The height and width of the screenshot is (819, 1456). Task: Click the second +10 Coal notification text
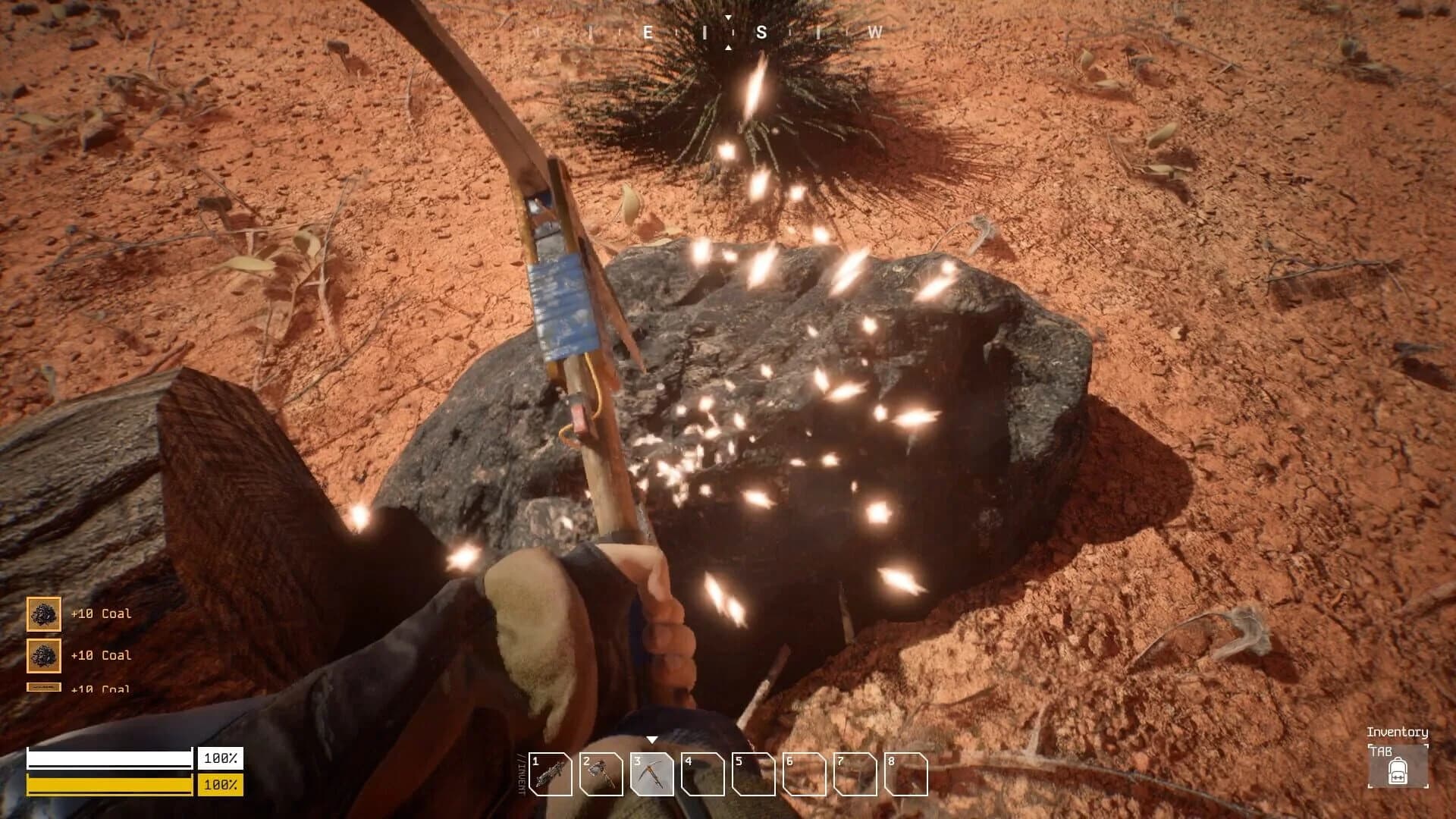click(x=100, y=655)
